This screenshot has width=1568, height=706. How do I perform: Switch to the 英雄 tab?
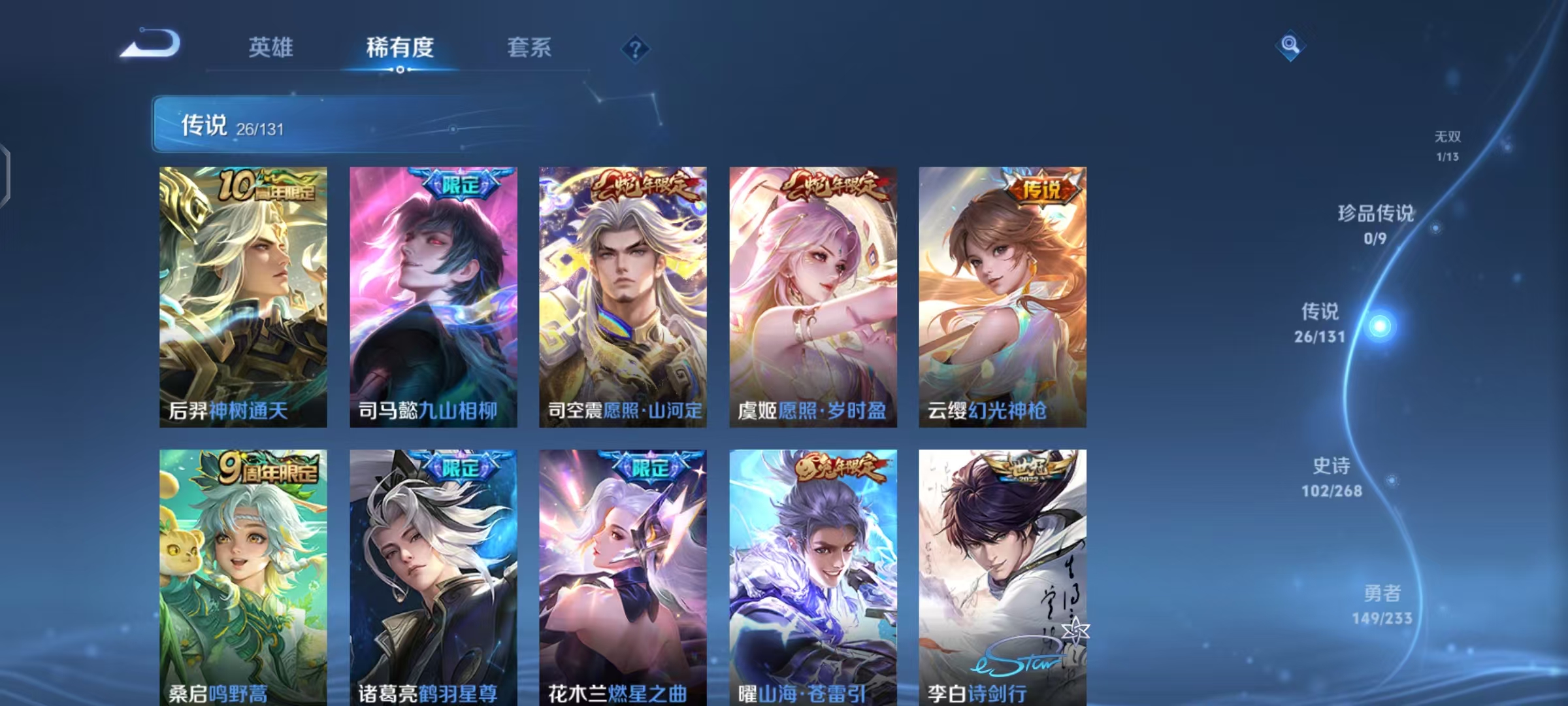pos(272,48)
